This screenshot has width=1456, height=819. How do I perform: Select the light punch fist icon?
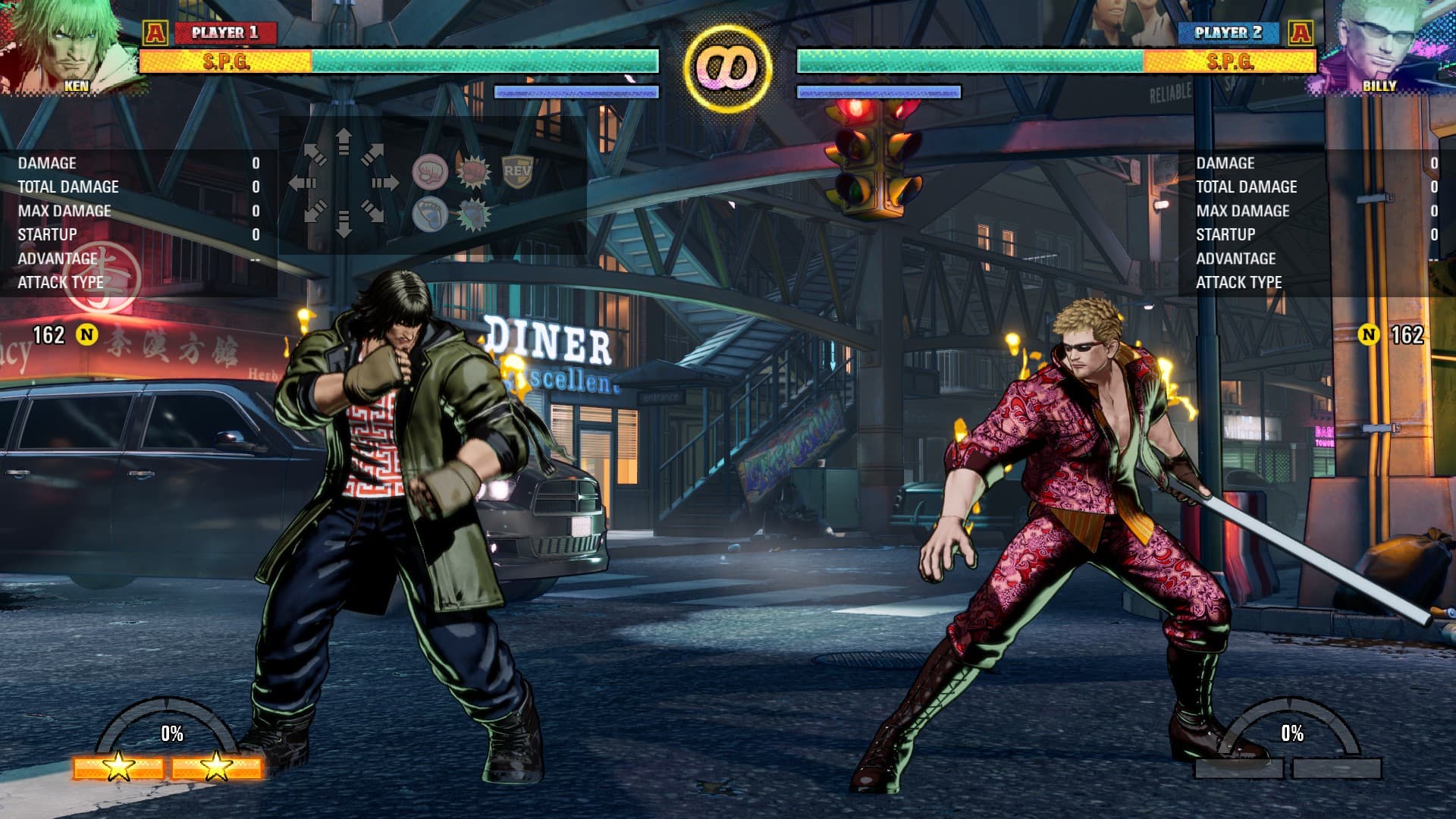coord(430,171)
